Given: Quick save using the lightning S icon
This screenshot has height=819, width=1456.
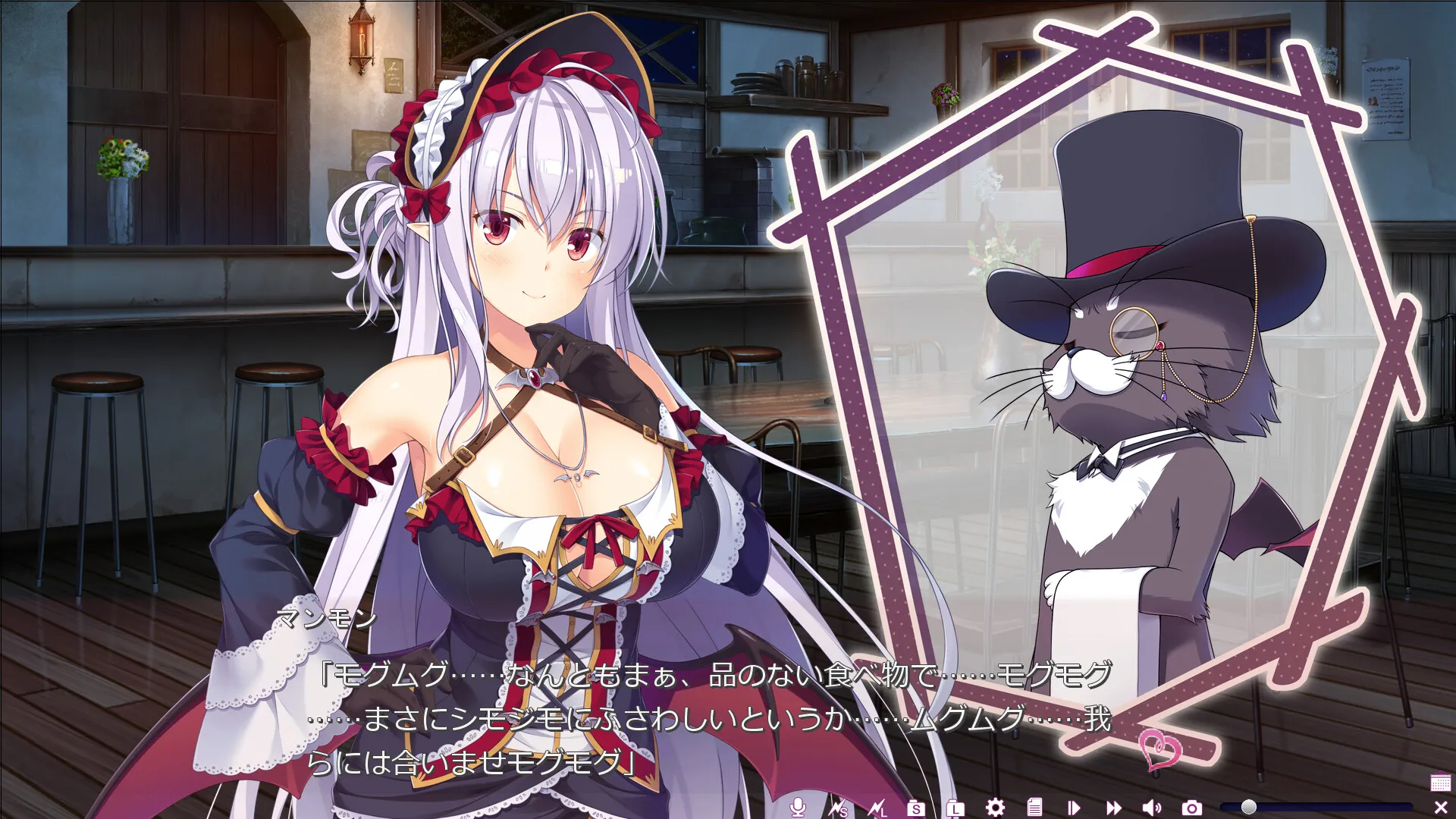Looking at the screenshot, I should click(837, 808).
